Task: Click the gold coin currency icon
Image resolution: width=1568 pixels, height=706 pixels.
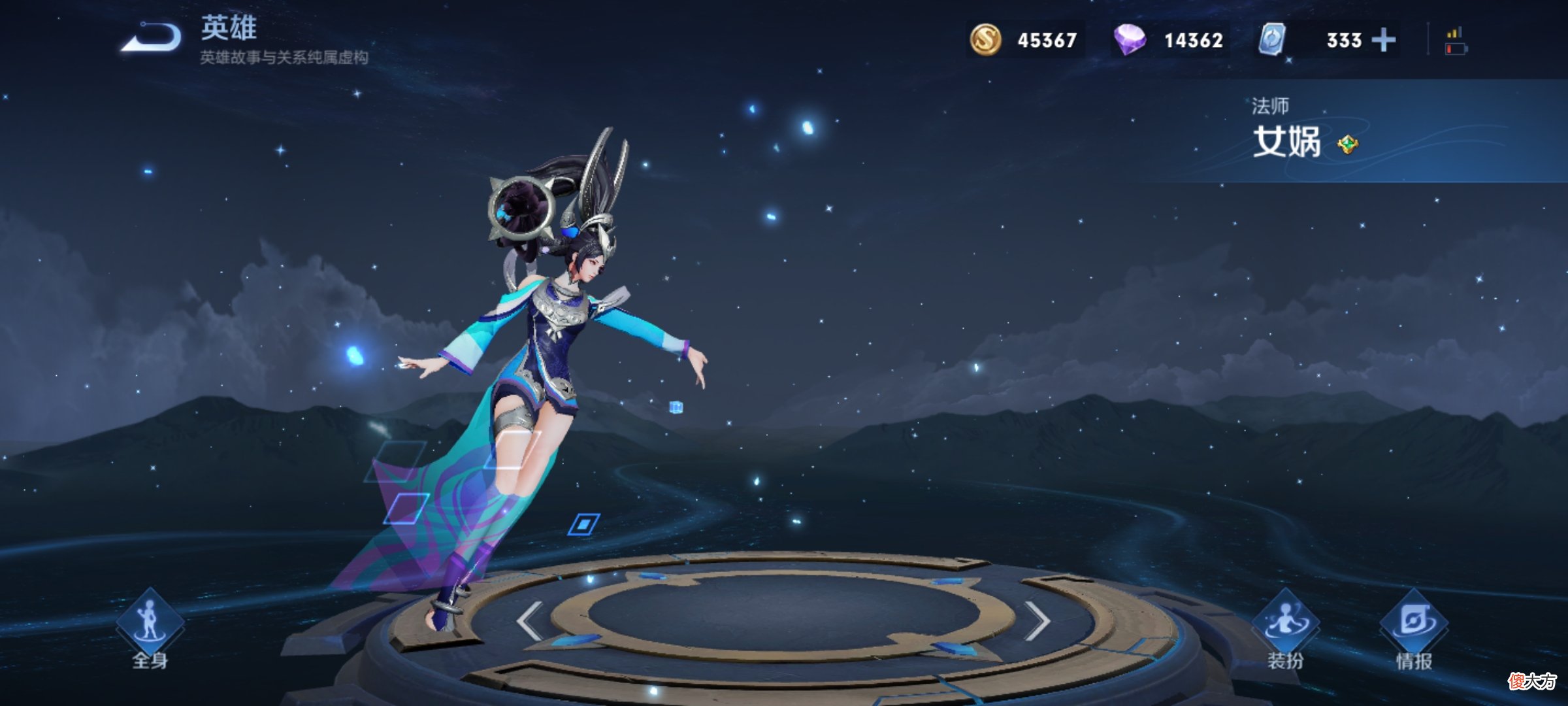Action: [x=985, y=39]
